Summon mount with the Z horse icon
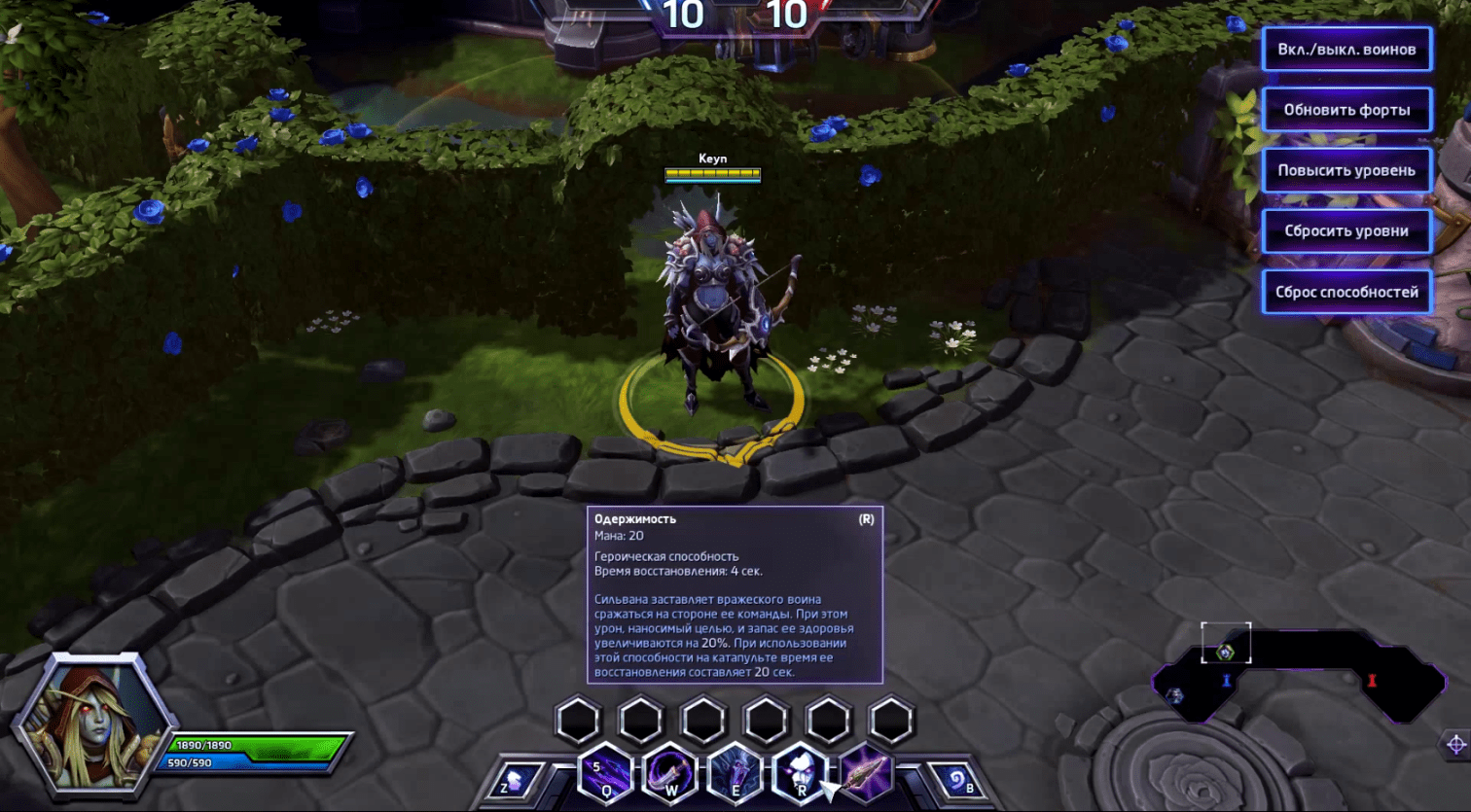This screenshot has height=812, width=1471. [x=514, y=780]
